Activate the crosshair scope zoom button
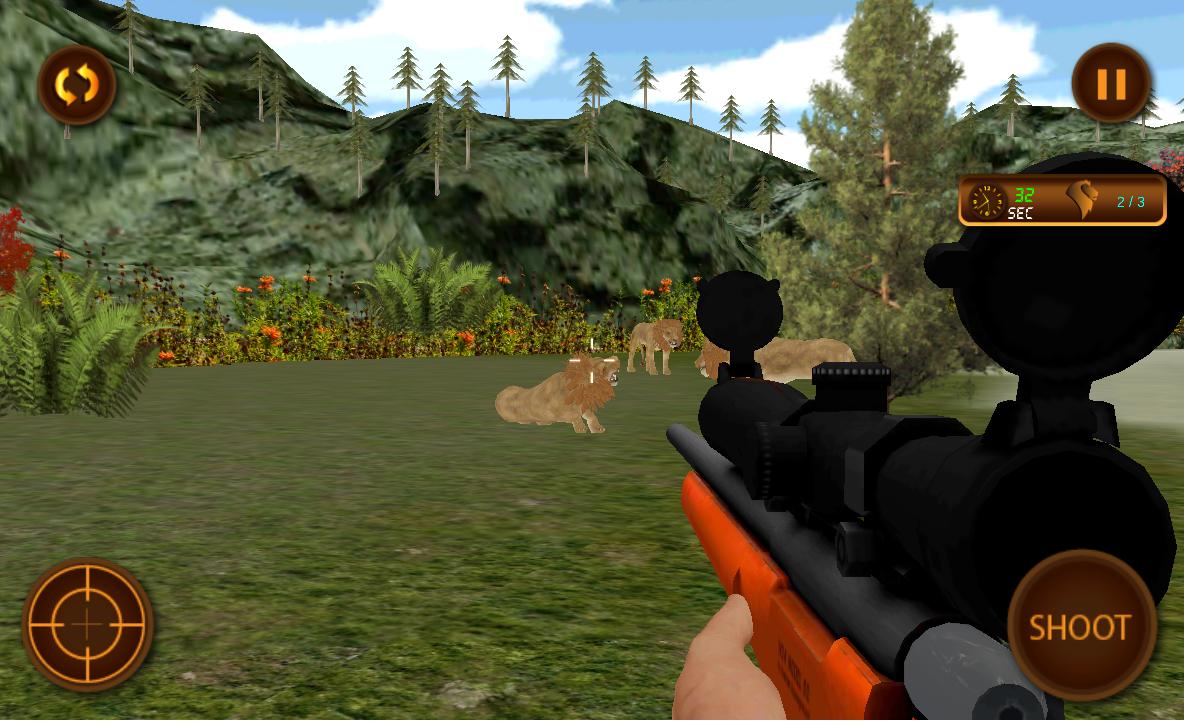The height and width of the screenshot is (722, 1184). pos(88,624)
